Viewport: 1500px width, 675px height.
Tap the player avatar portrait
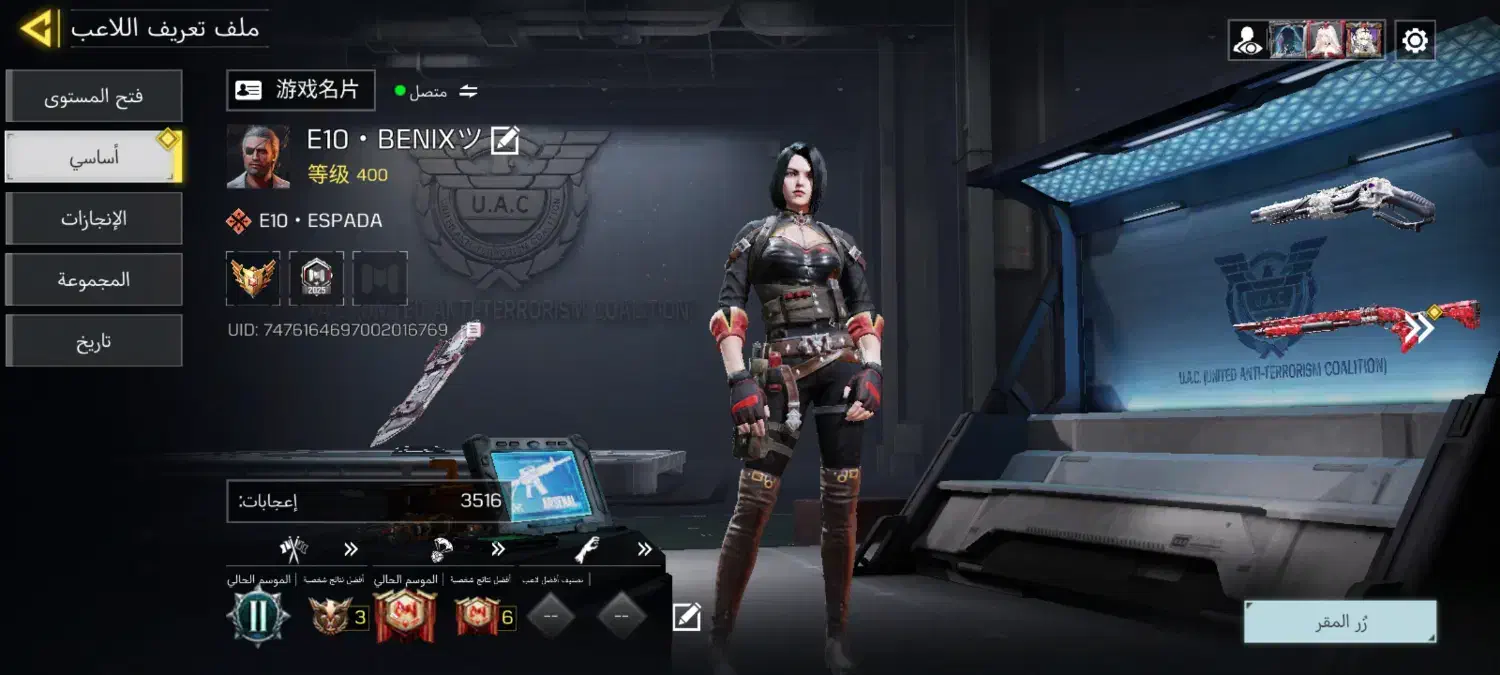[x=258, y=157]
